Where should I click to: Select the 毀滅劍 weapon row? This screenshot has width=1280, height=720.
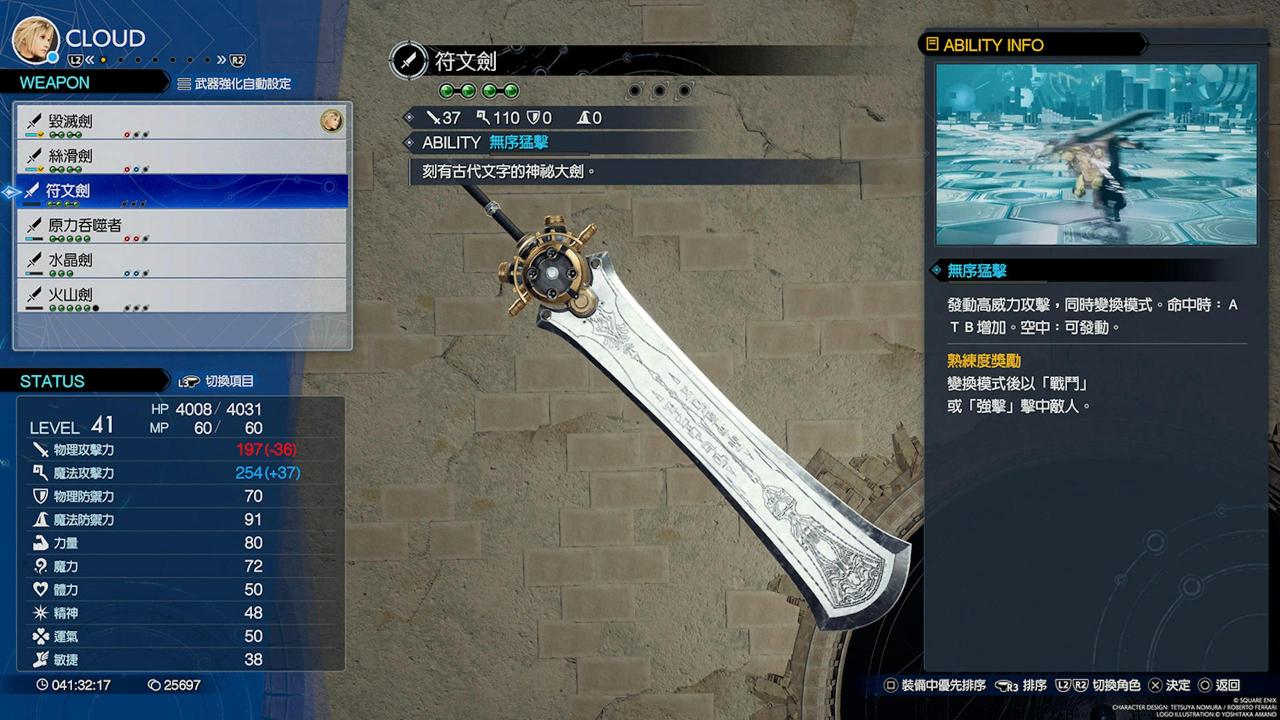coord(182,122)
